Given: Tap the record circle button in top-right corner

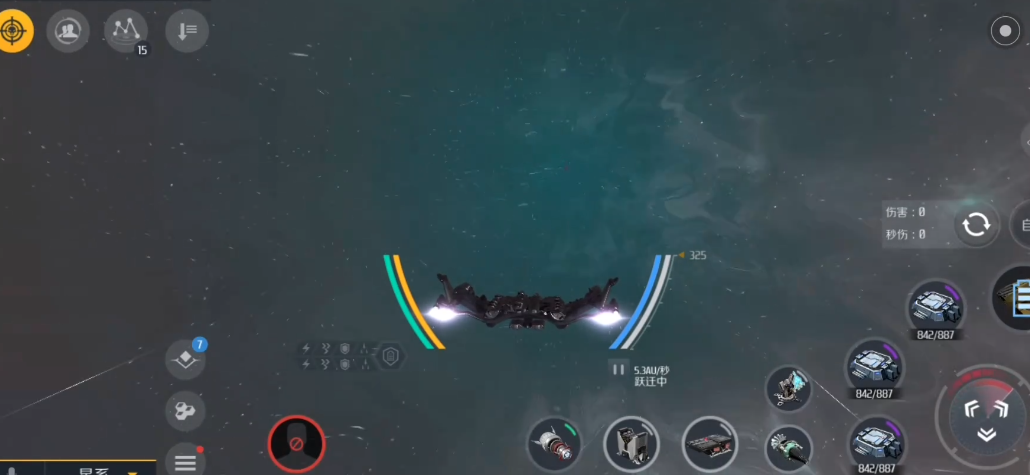Looking at the screenshot, I should tap(1004, 31).
